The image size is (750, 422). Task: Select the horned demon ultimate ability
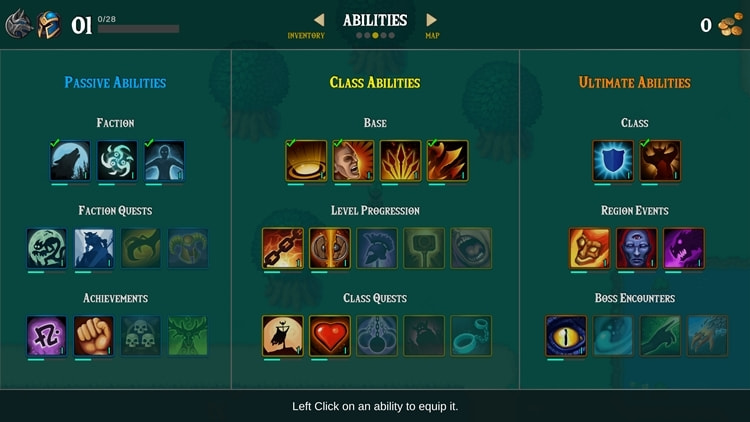pos(660,161)
